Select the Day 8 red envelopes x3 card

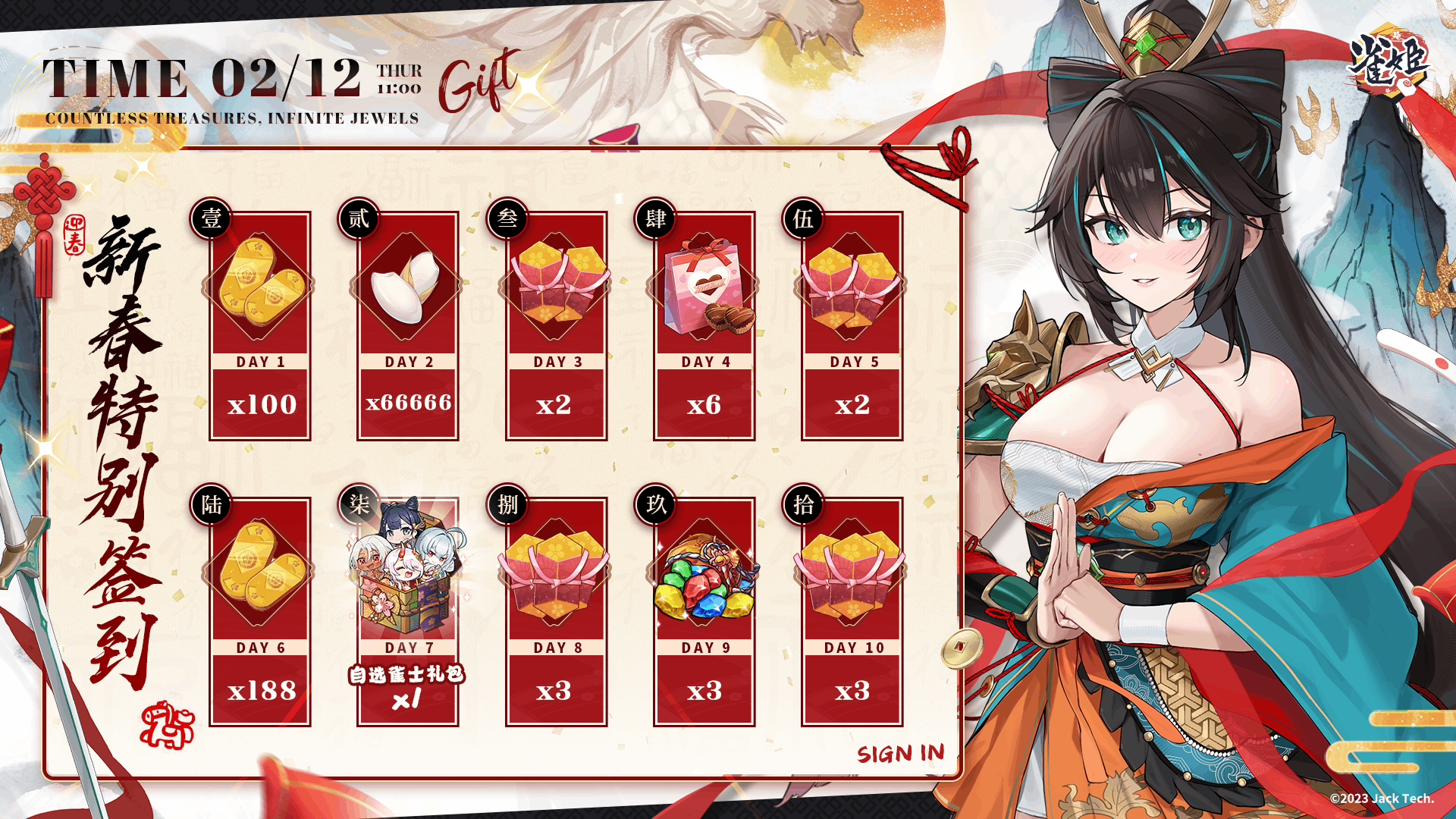click(x=556, y=612)
